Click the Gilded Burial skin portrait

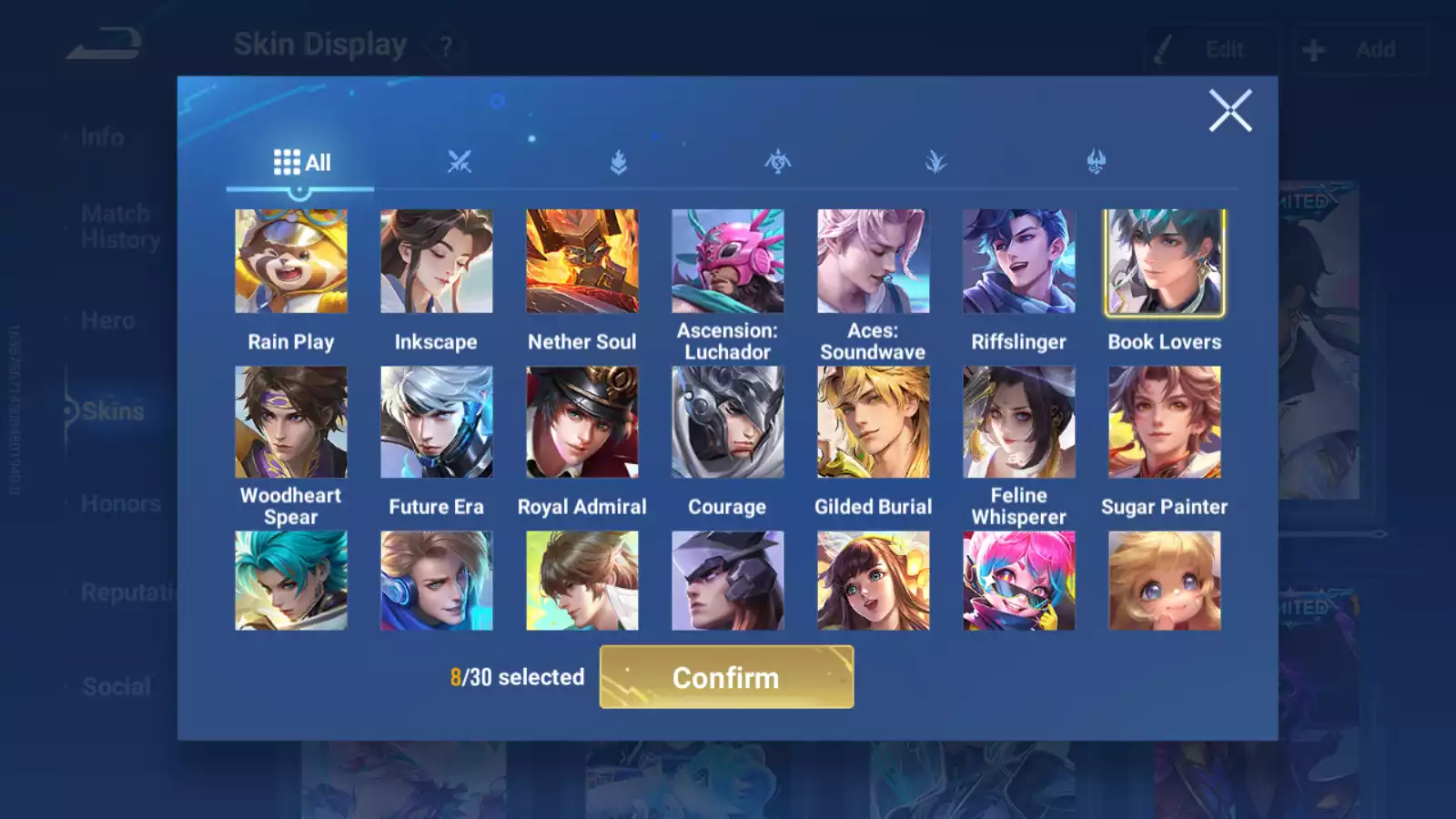pos(874,422)
